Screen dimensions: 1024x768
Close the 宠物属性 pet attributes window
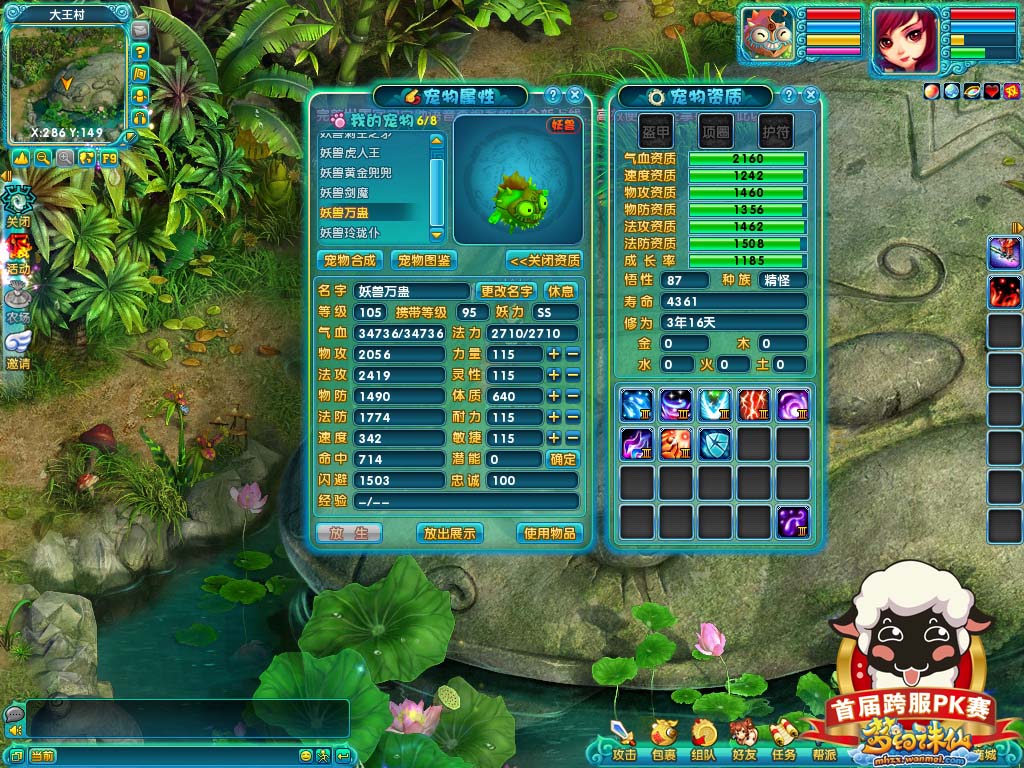click(x=574, y=96)
